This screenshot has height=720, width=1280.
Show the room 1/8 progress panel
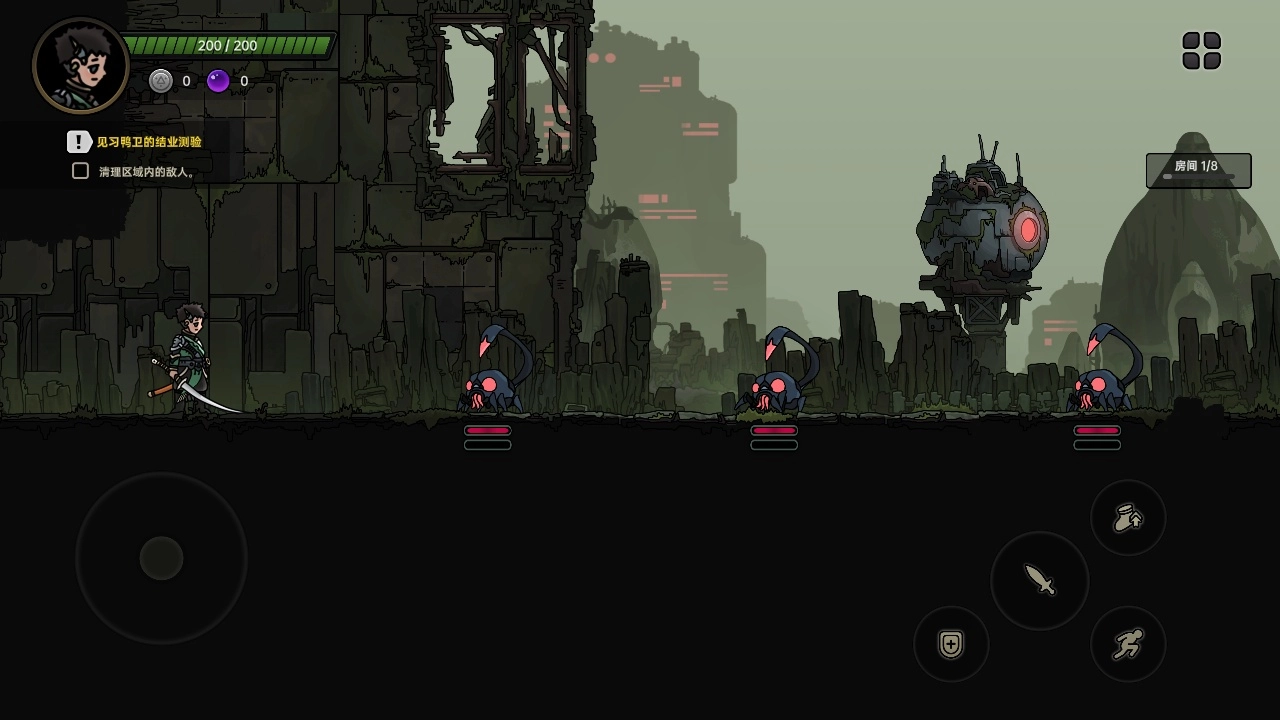click(1198, 170)
